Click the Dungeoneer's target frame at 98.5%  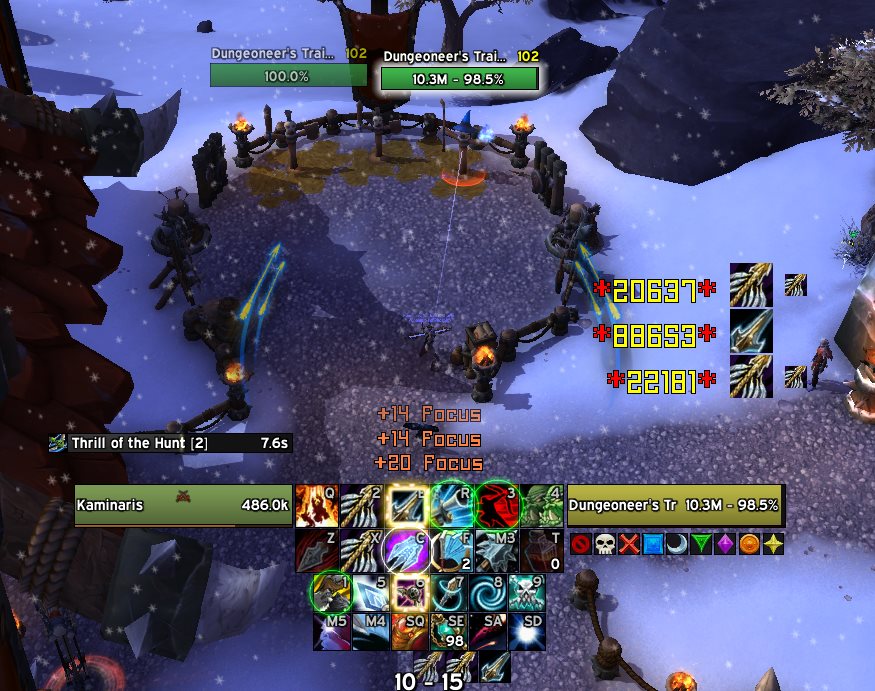coord(675,505)
